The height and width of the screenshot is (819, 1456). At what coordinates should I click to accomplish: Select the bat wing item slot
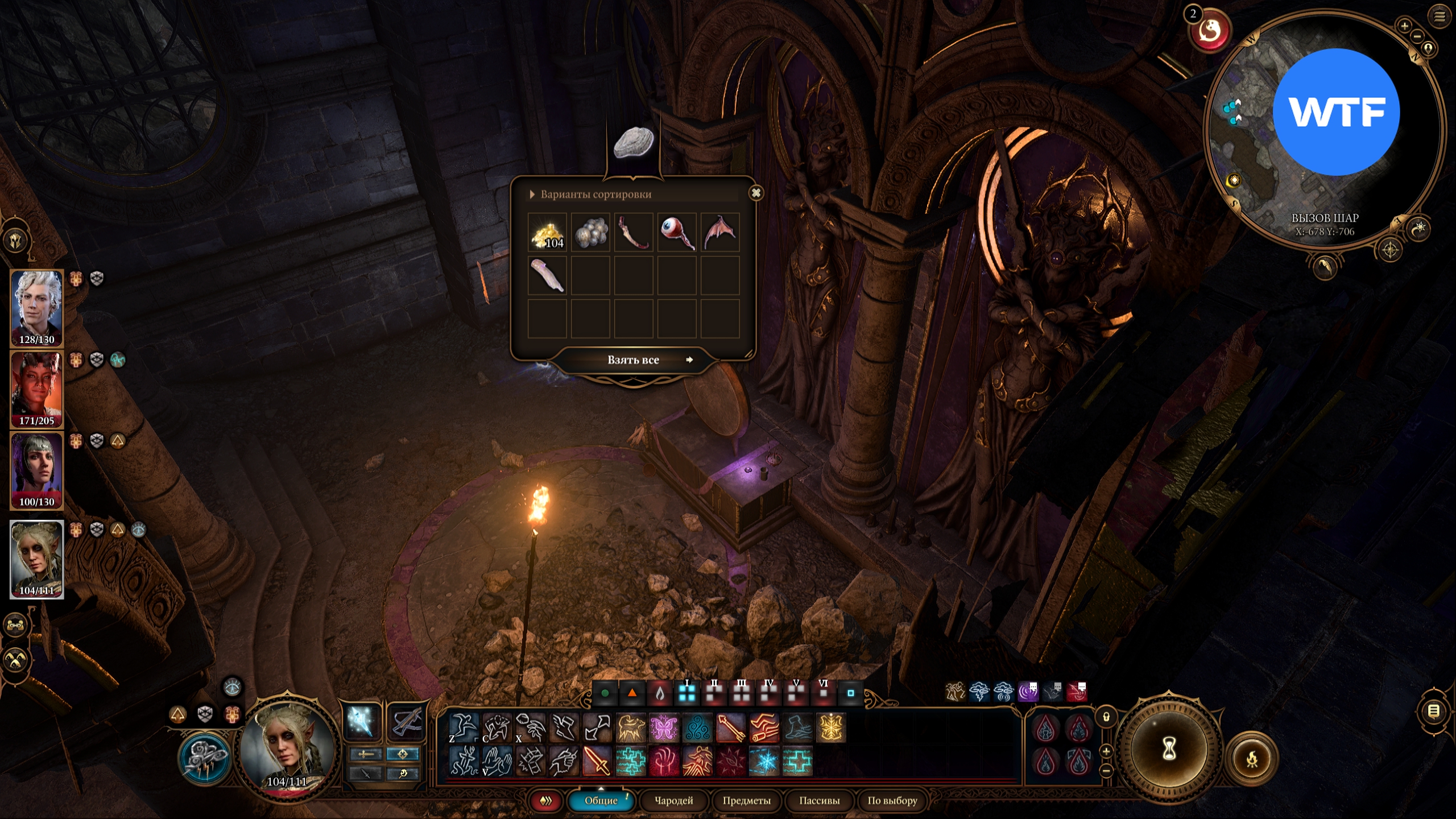[720, 233]
